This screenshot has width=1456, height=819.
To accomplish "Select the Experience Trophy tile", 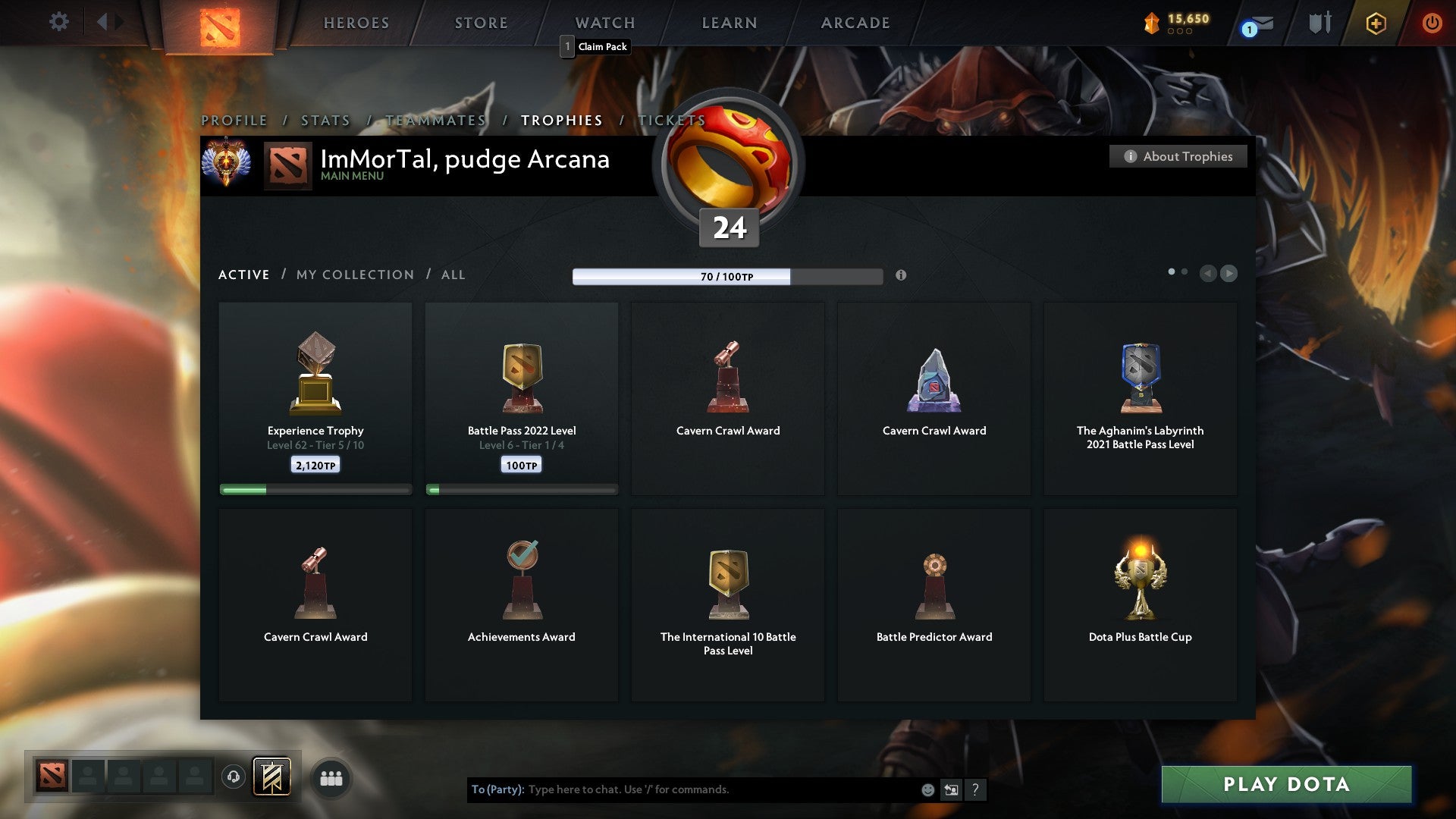I will [315, 399].
